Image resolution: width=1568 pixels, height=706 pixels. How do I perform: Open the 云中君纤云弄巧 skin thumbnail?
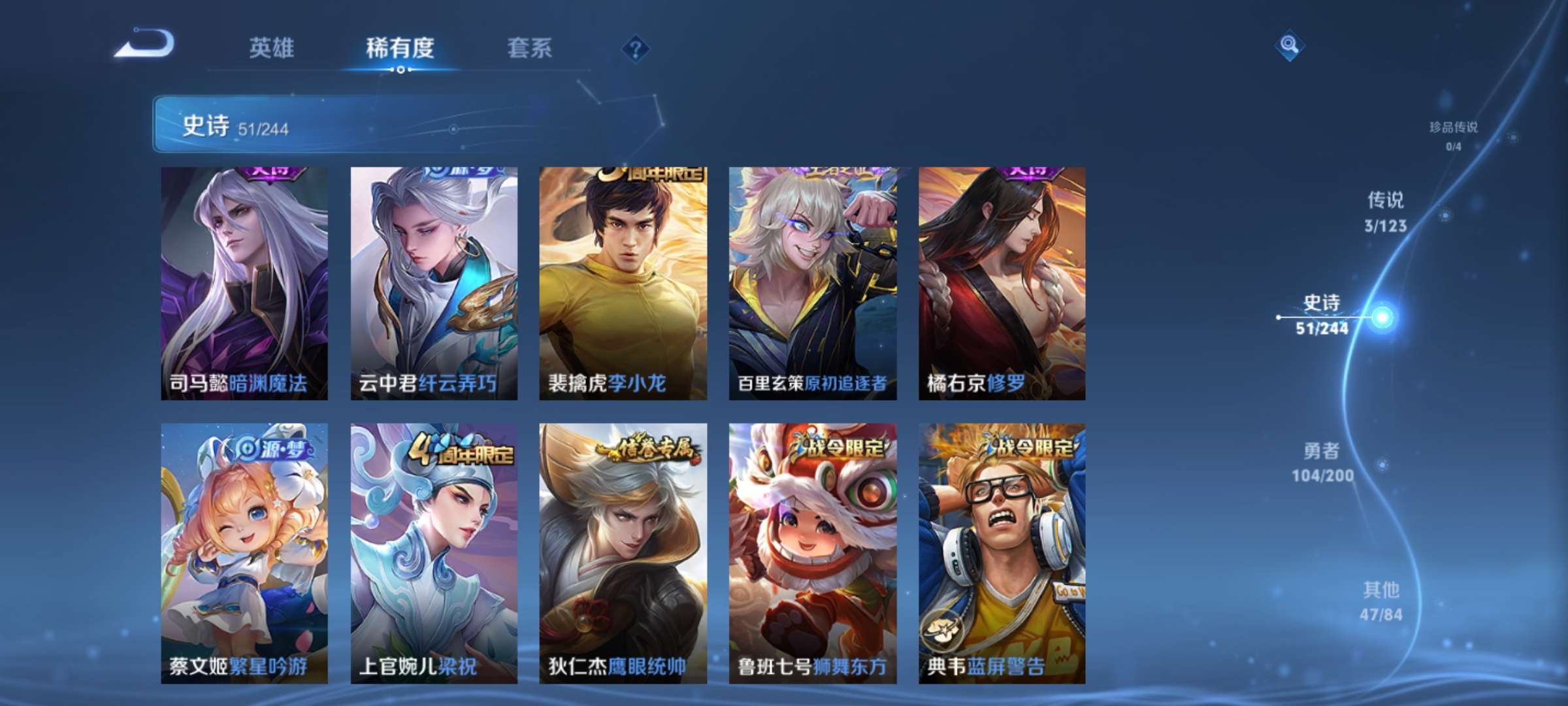(x=433, y=281)
